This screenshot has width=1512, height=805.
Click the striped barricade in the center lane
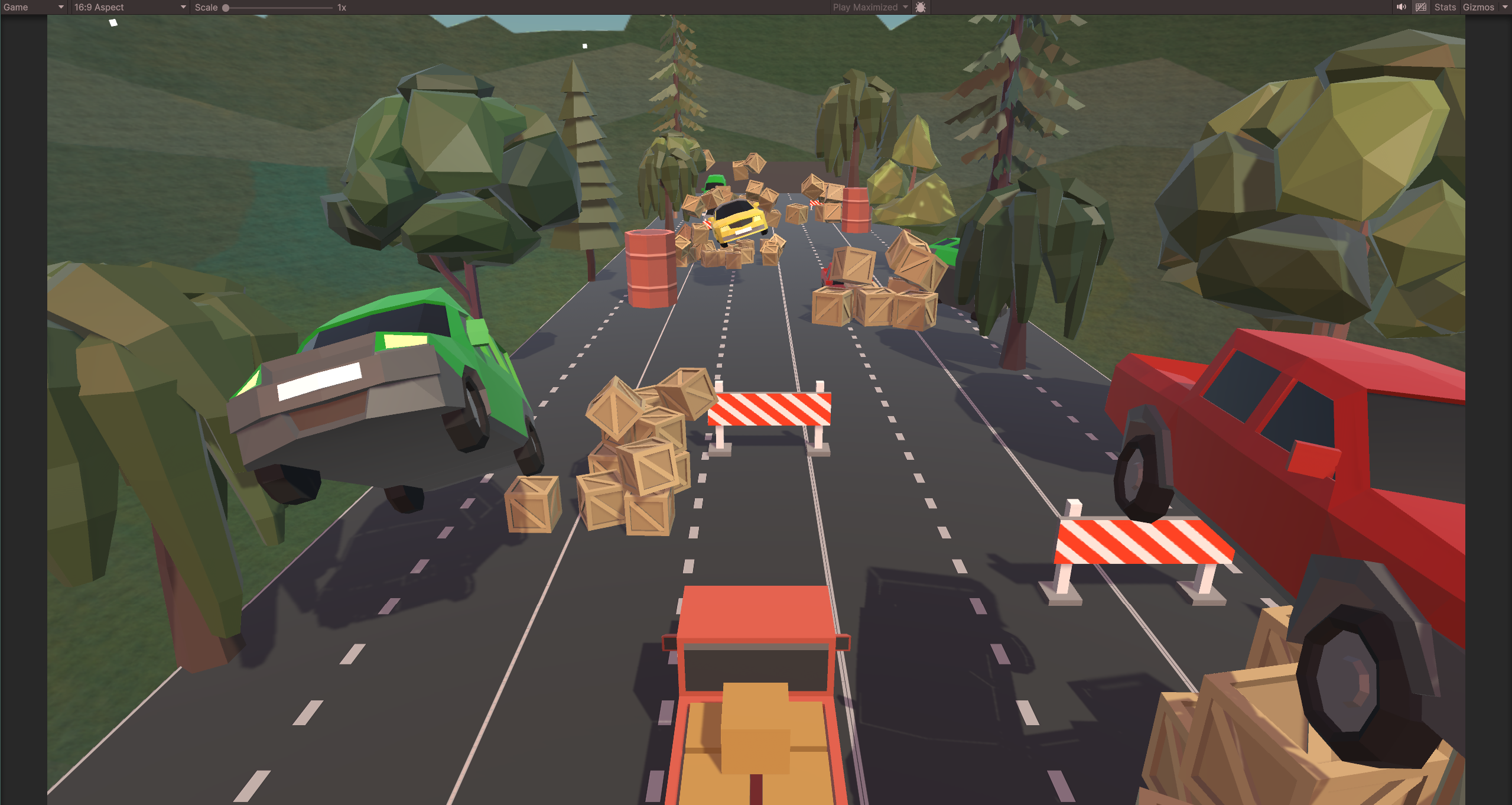771,408
